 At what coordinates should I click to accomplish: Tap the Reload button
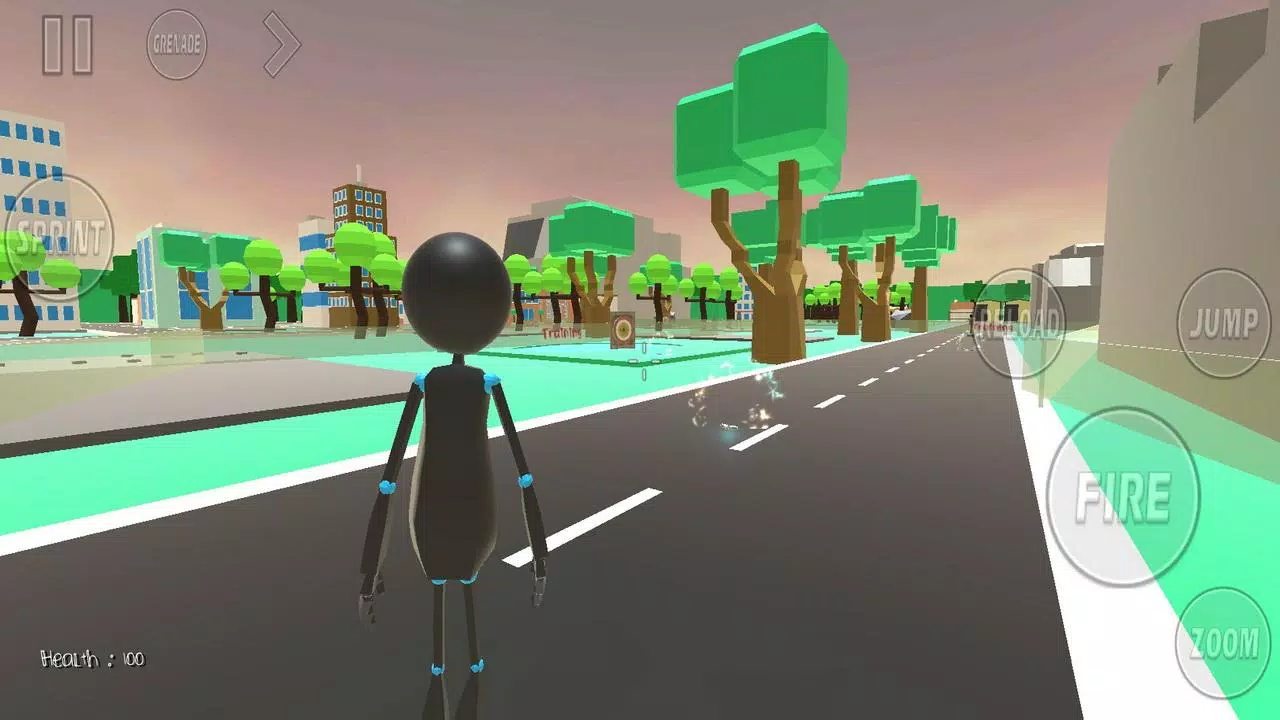(x=1020, y=325)
